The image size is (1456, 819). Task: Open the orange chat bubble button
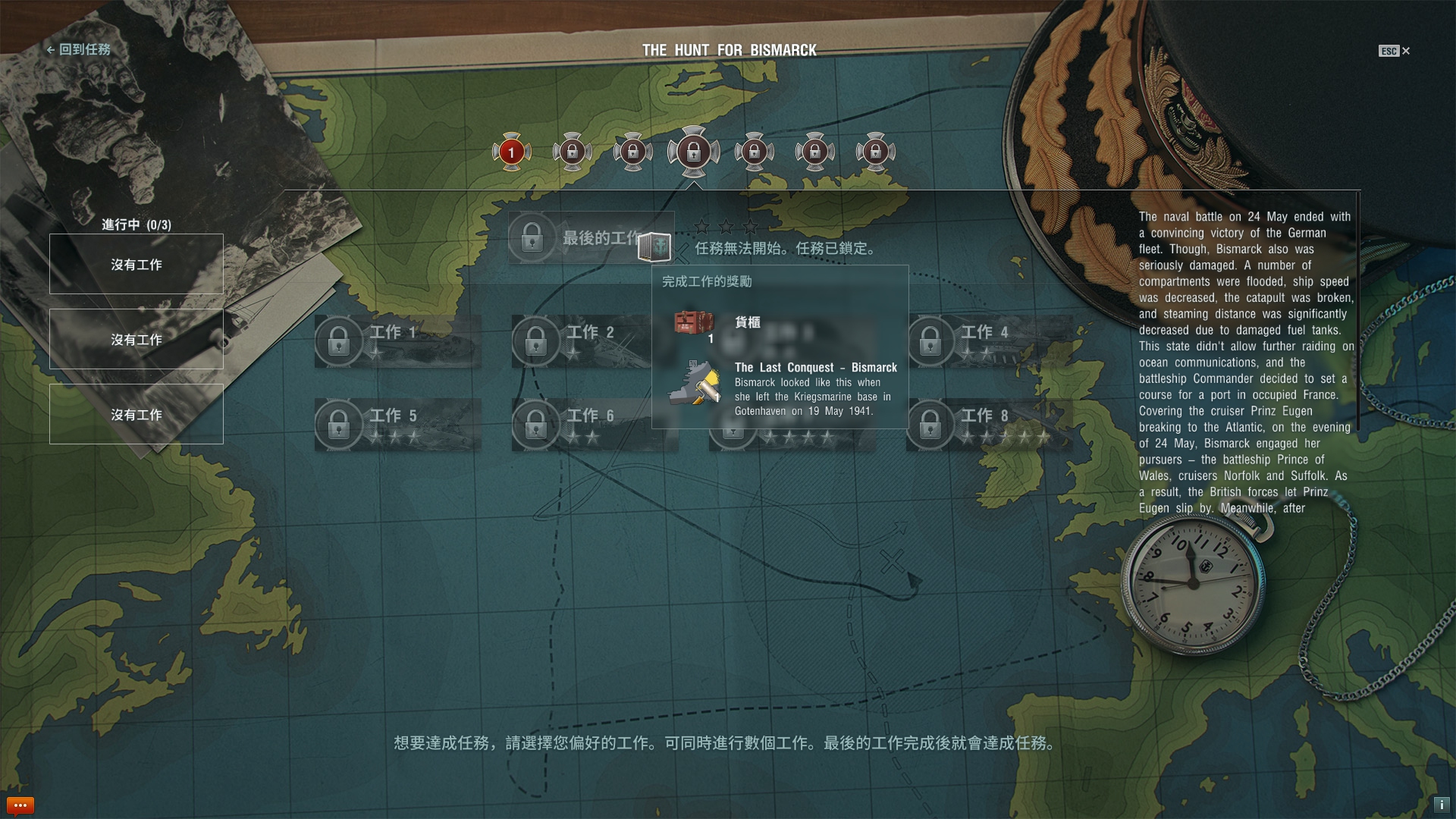[20, 805]
